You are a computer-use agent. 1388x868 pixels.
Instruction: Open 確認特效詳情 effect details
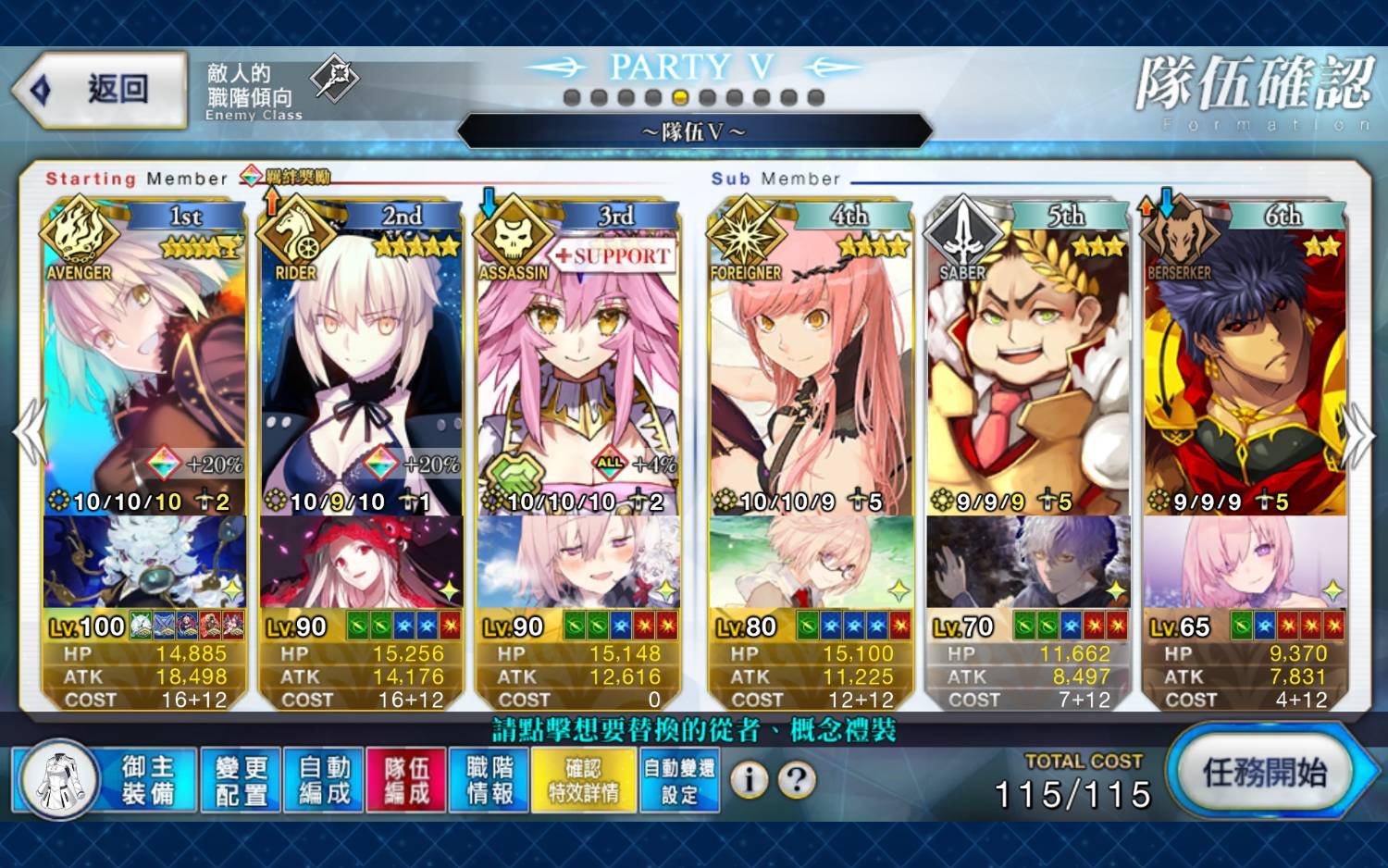pyautogui.click(x=584, y=780)
